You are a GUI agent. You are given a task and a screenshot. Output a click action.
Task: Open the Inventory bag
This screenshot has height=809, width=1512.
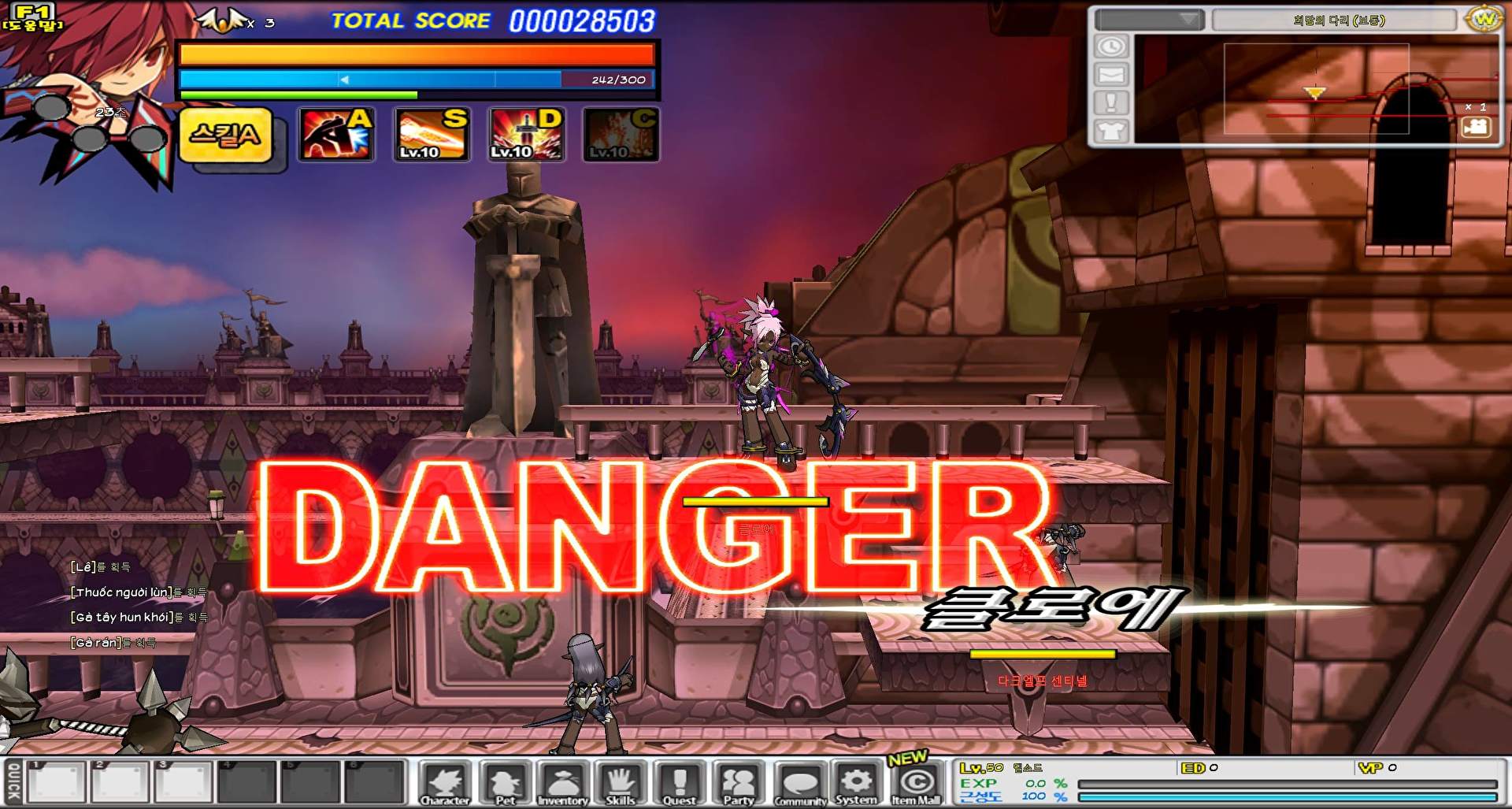click(x=562, y=781)
